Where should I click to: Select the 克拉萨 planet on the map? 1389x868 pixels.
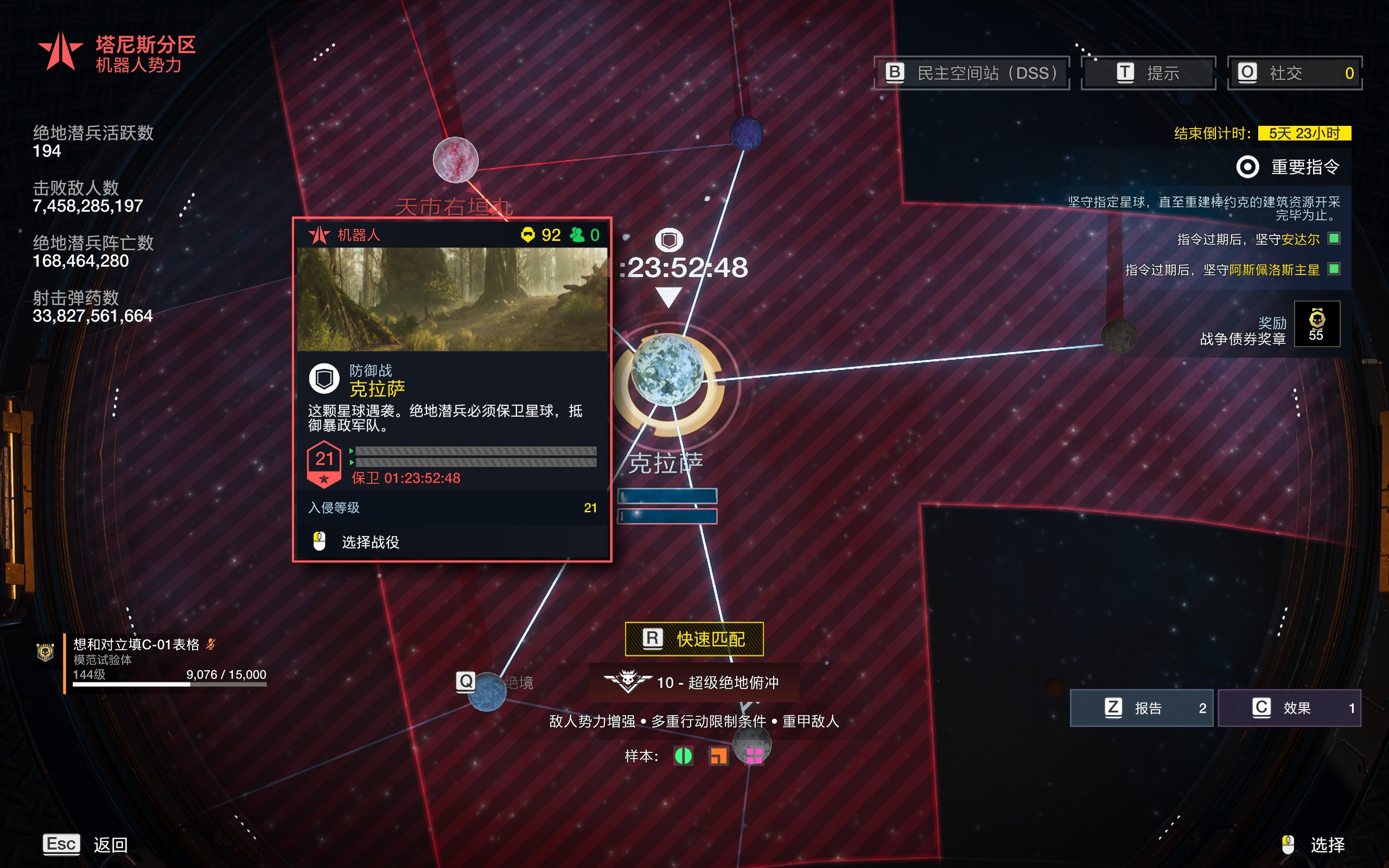[667, 371]
